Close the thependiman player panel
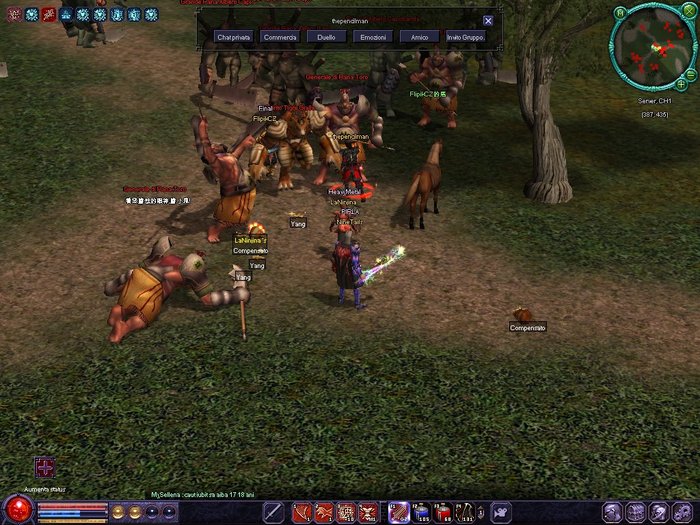Image resolution: width=700 pixels, height=525 pixels. 488,20
